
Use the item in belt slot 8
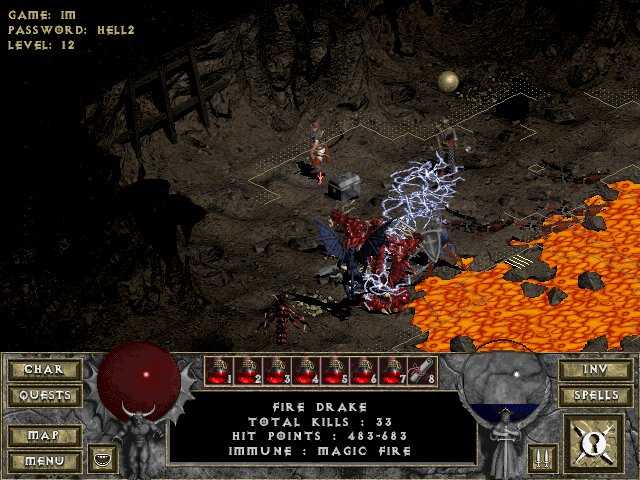coord(422,371)
